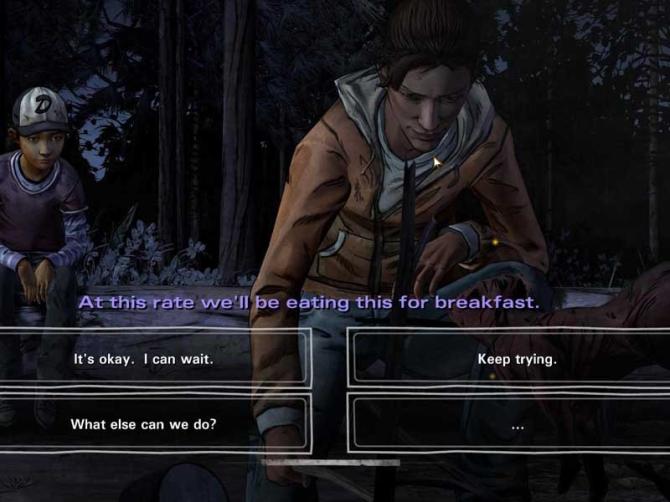Answer with "What else can we do?"
Image resolution: width=670 pixels, height=502 pixels.
(x=143, y=424)
